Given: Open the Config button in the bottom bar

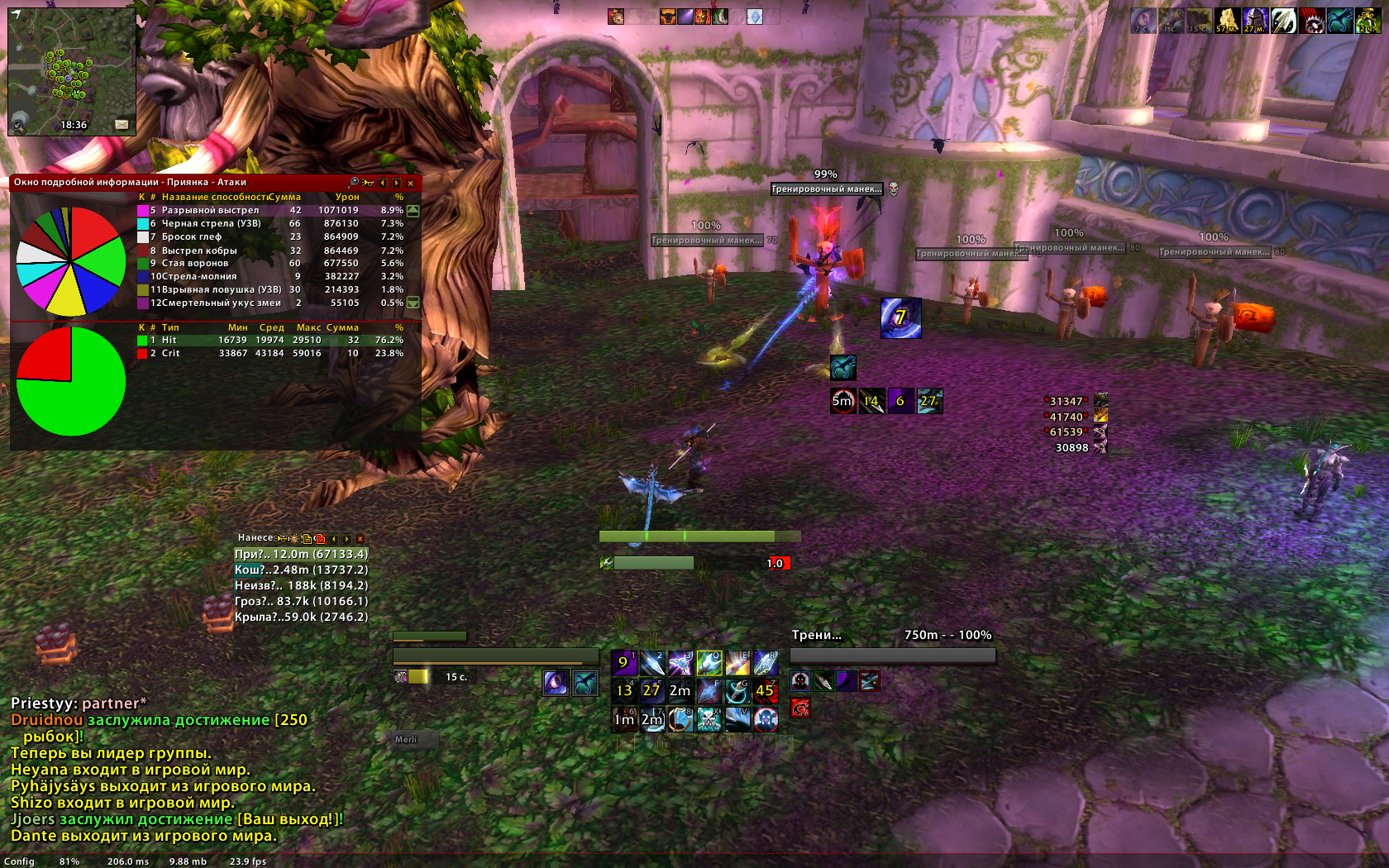Looking at the screenshot, I should pos(19,861).
